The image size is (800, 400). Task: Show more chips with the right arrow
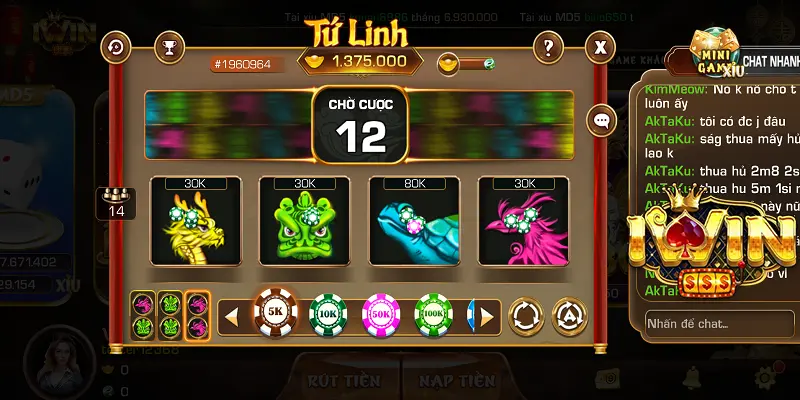pyautogui.click(x=487, y=318)
